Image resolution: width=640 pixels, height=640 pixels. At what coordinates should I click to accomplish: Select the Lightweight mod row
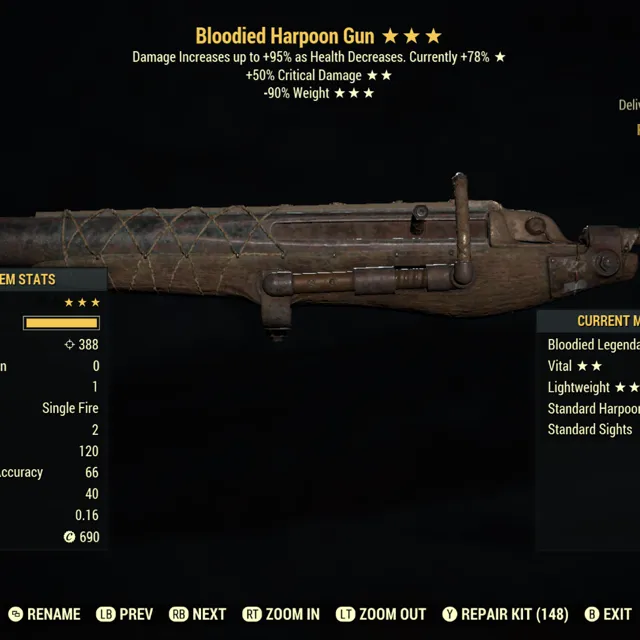pyautogui.click(x=592, y=387)
